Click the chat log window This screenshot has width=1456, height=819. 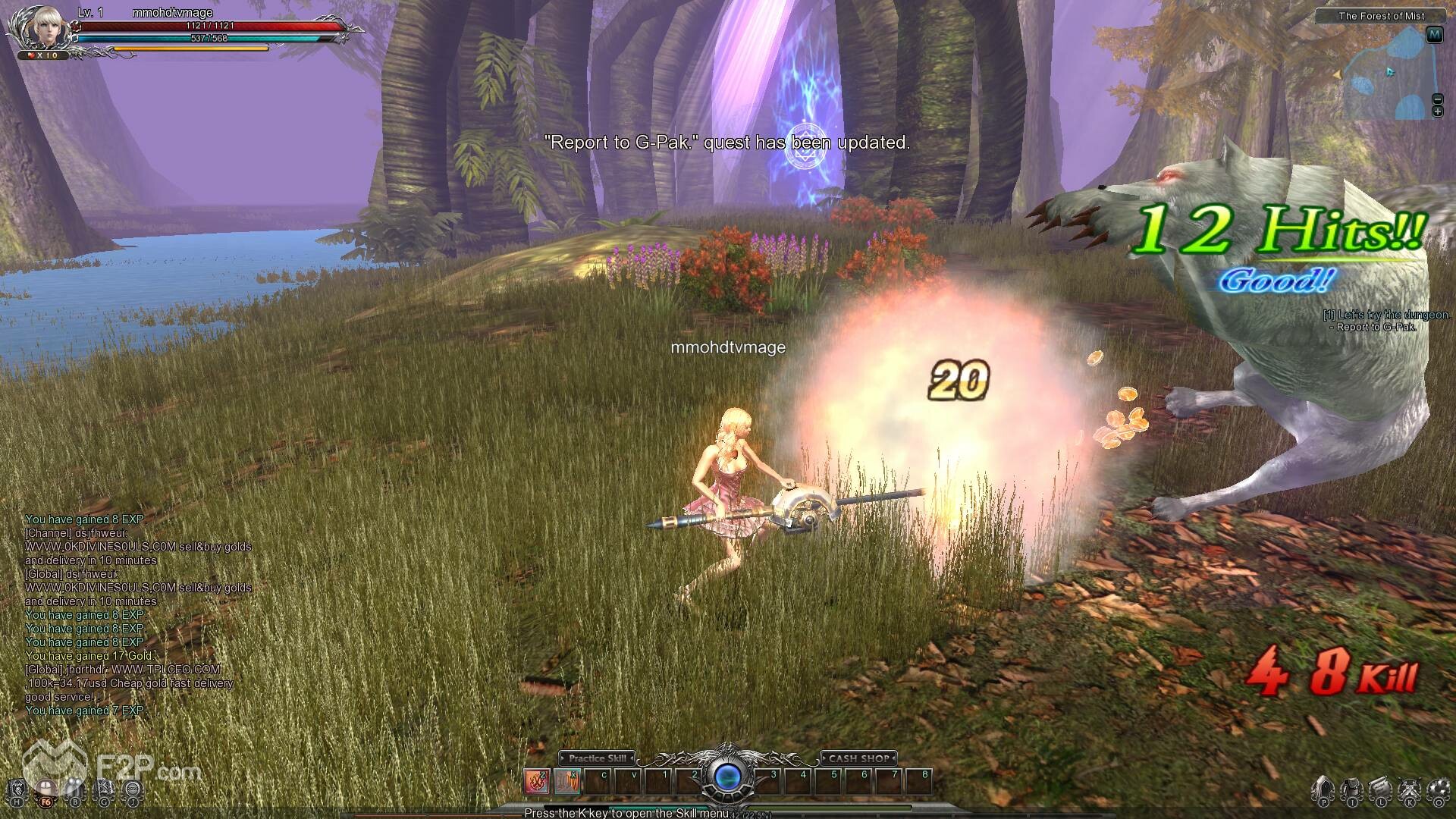[138, 615]
